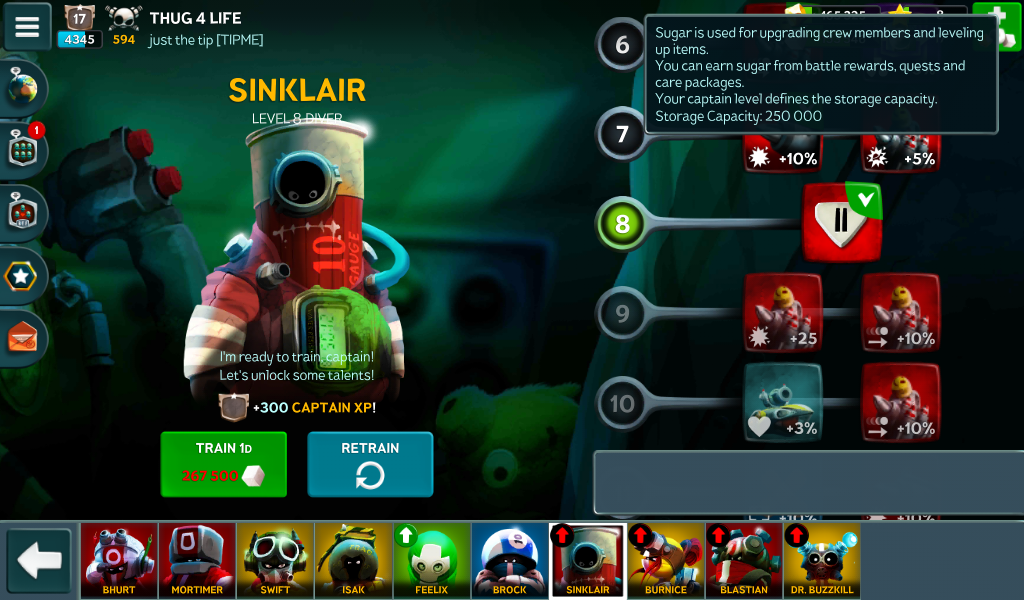Choose Brock from the crew bar
This screenshot has height=600, width=1024.
510,560
